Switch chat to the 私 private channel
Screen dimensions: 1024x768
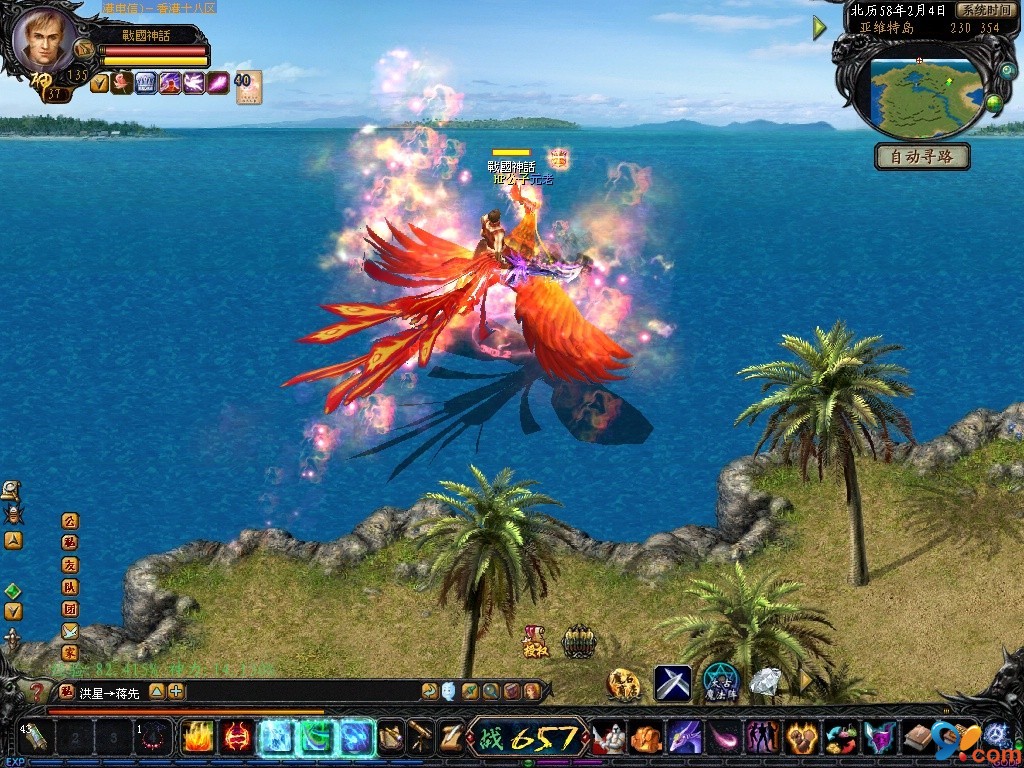coord(69,543)
